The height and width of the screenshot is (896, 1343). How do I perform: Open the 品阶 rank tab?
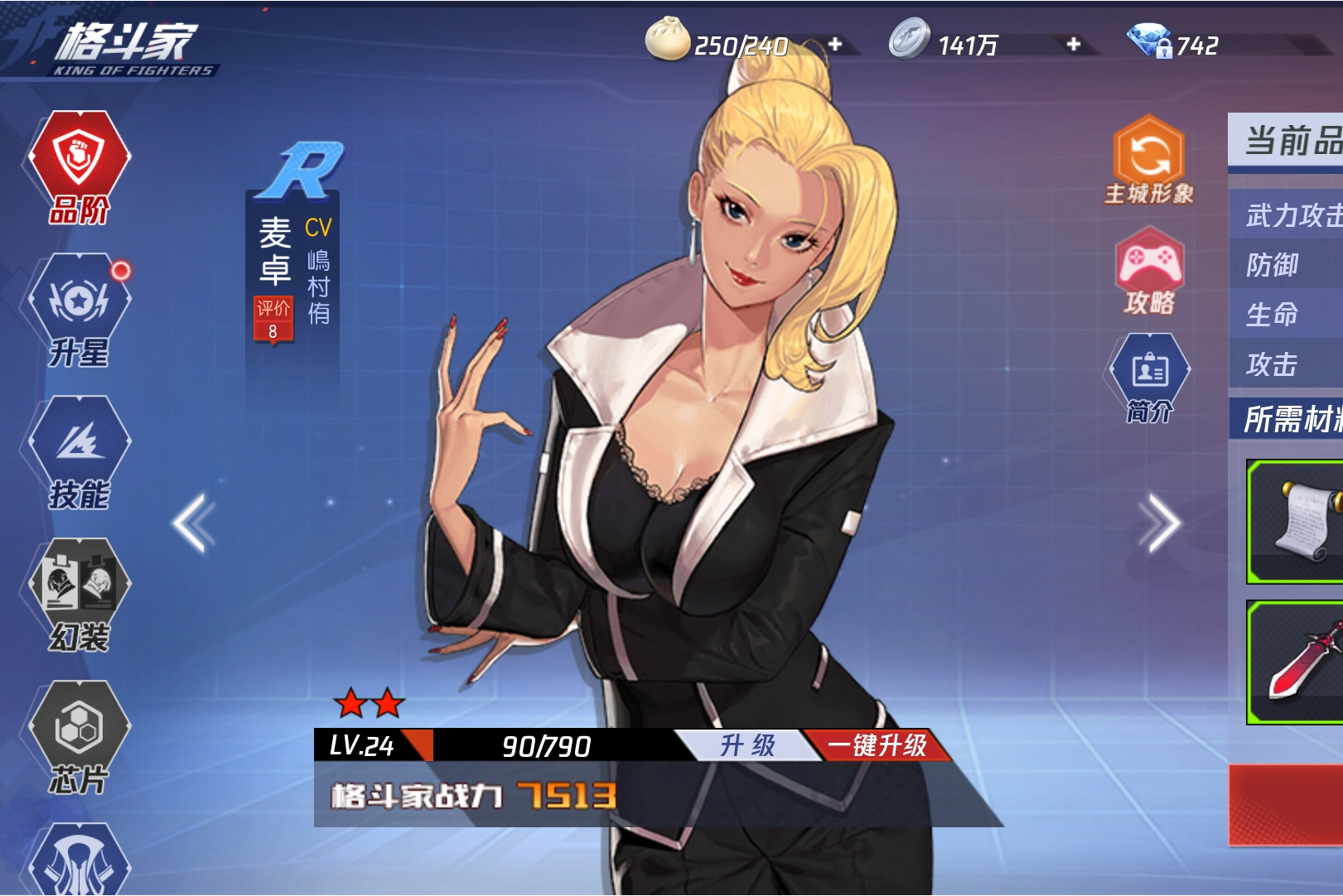click(80, 166)
